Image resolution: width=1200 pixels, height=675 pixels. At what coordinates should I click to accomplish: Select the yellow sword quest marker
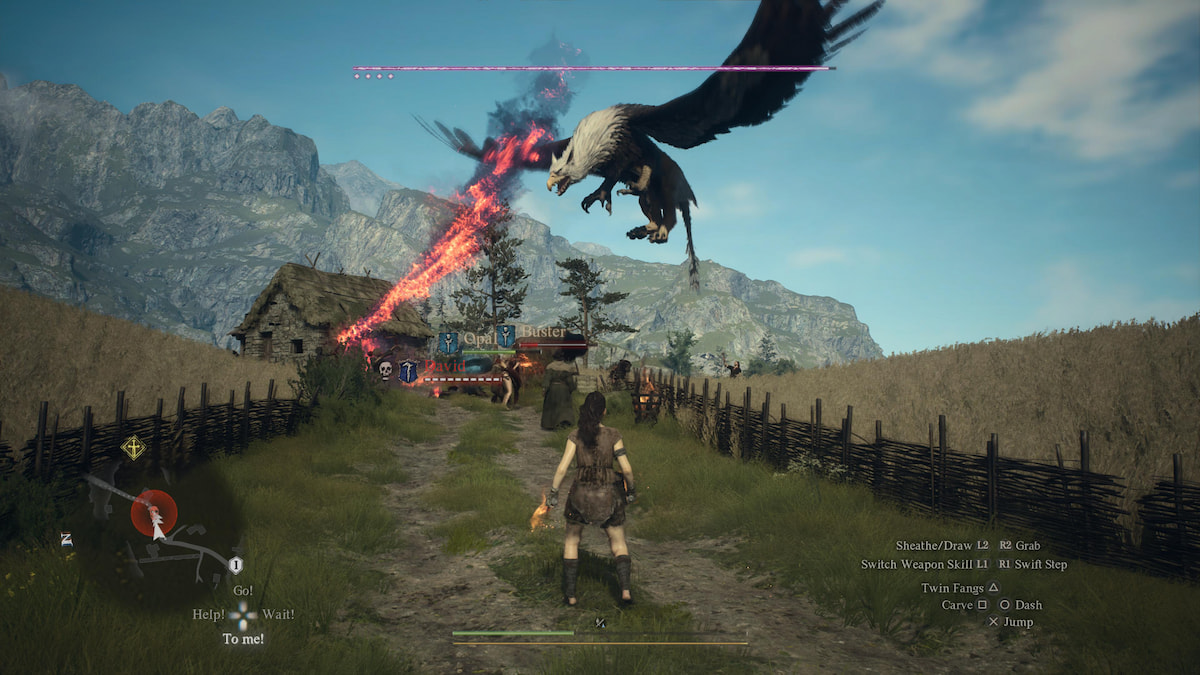133,447
